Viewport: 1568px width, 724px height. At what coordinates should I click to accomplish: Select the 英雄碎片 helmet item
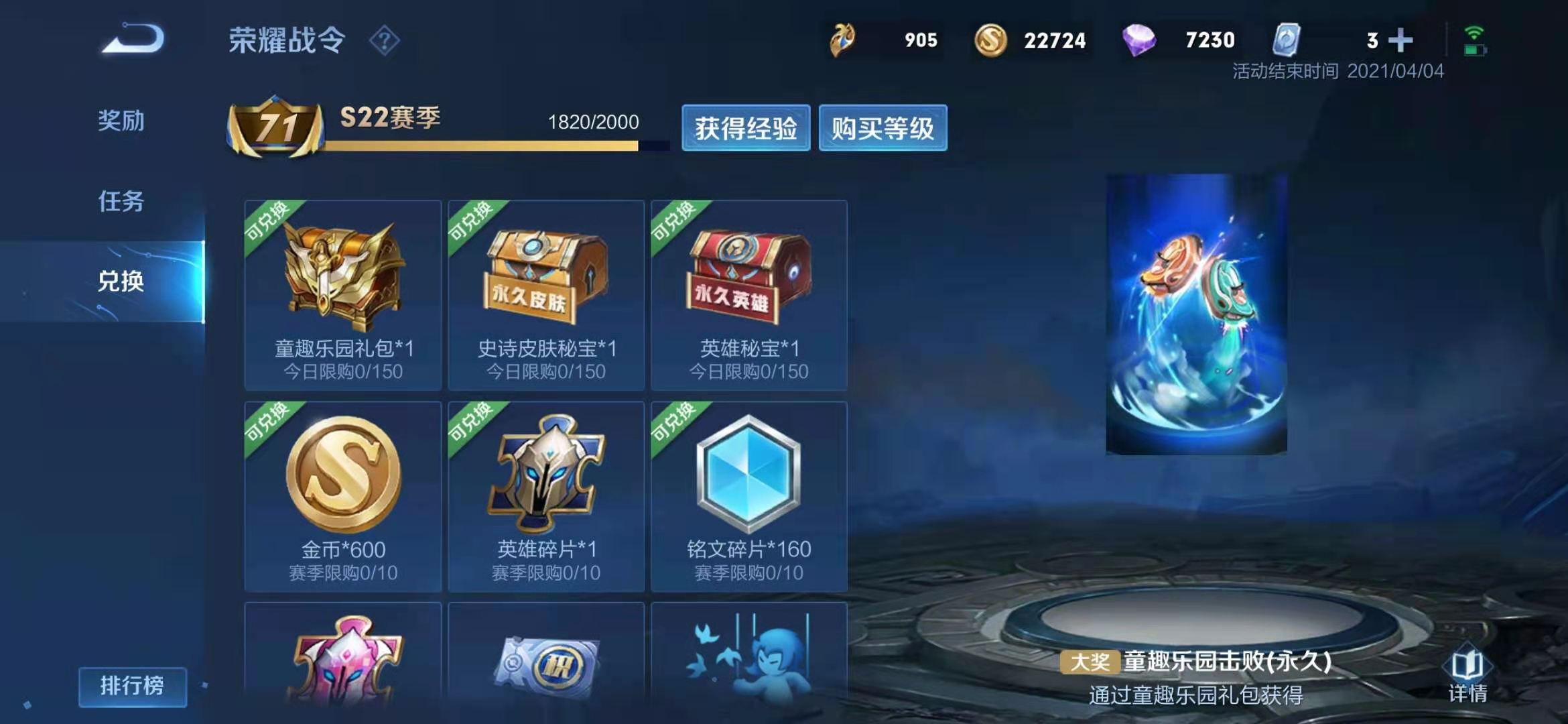click(x=546, y=496)
